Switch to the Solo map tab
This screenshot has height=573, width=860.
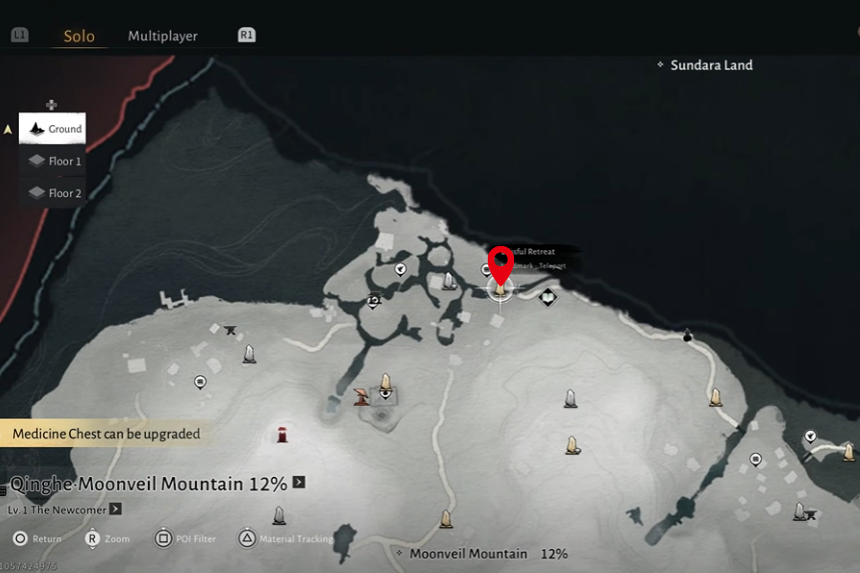[79, 37]
